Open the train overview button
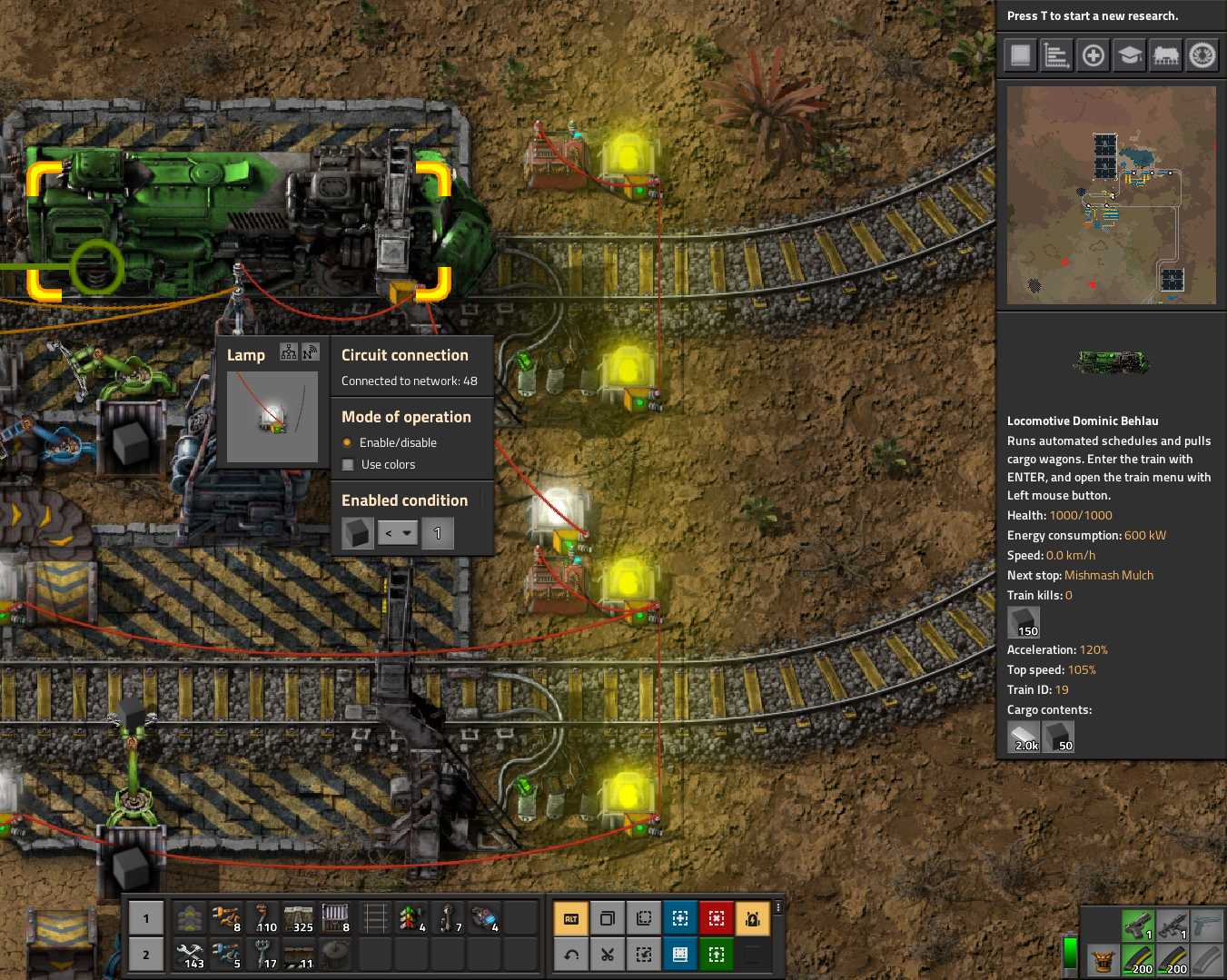Viewport: 1227px width, 980px height. coord(1165,55)
